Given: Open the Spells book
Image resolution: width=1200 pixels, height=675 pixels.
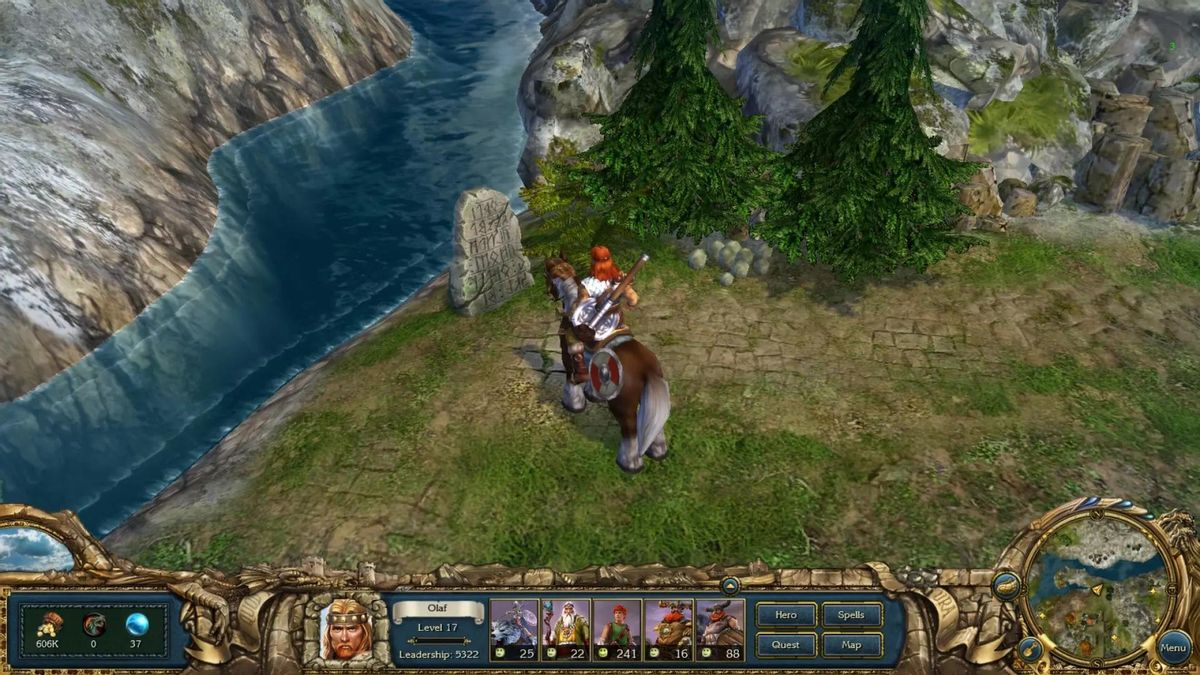Looking at the screenshot, I should [x=851, y=615].
